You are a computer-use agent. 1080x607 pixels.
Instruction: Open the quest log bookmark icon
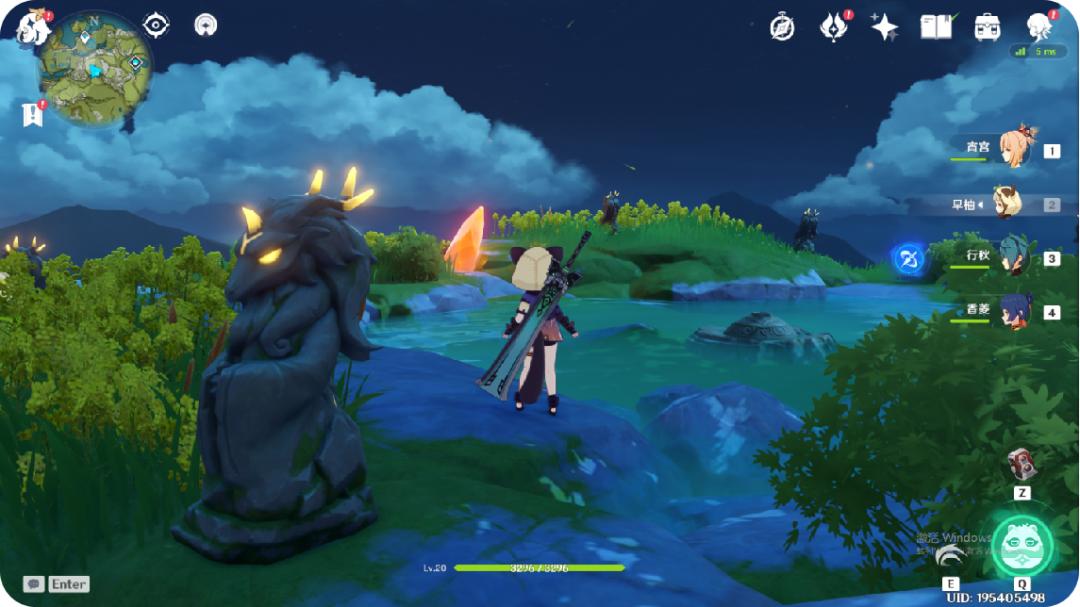[x=32, y=114]
